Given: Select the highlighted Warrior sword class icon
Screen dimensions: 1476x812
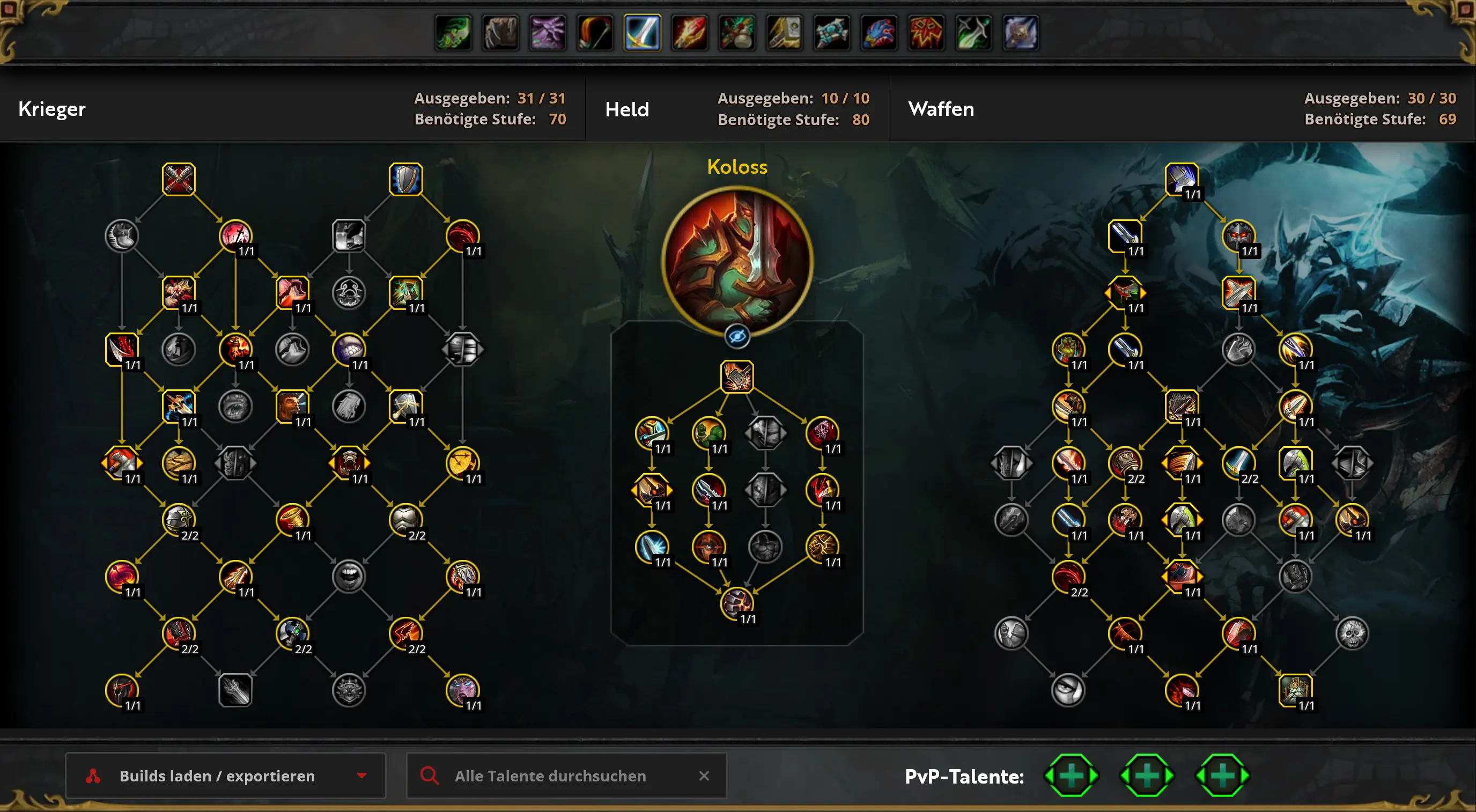Looking at the screenshot, I should tap(643, 33).
